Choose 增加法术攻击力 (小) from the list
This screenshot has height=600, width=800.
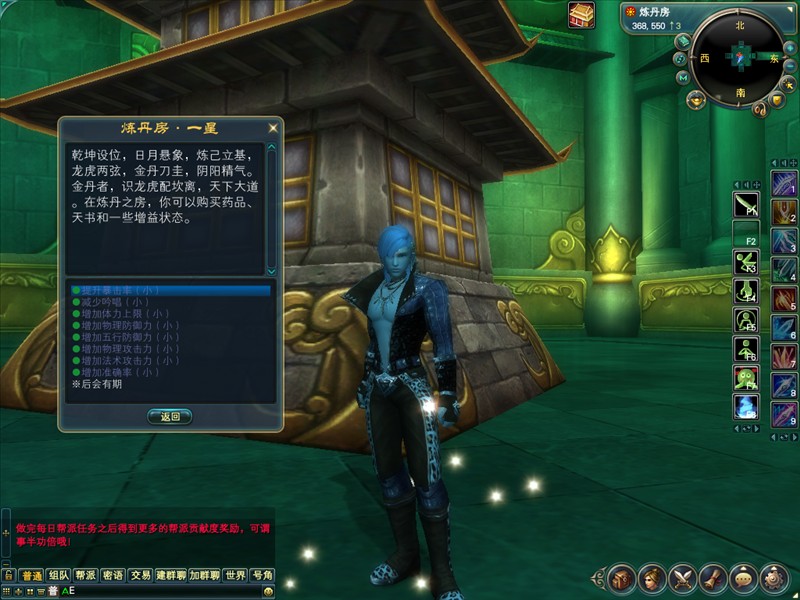point(125,360)
